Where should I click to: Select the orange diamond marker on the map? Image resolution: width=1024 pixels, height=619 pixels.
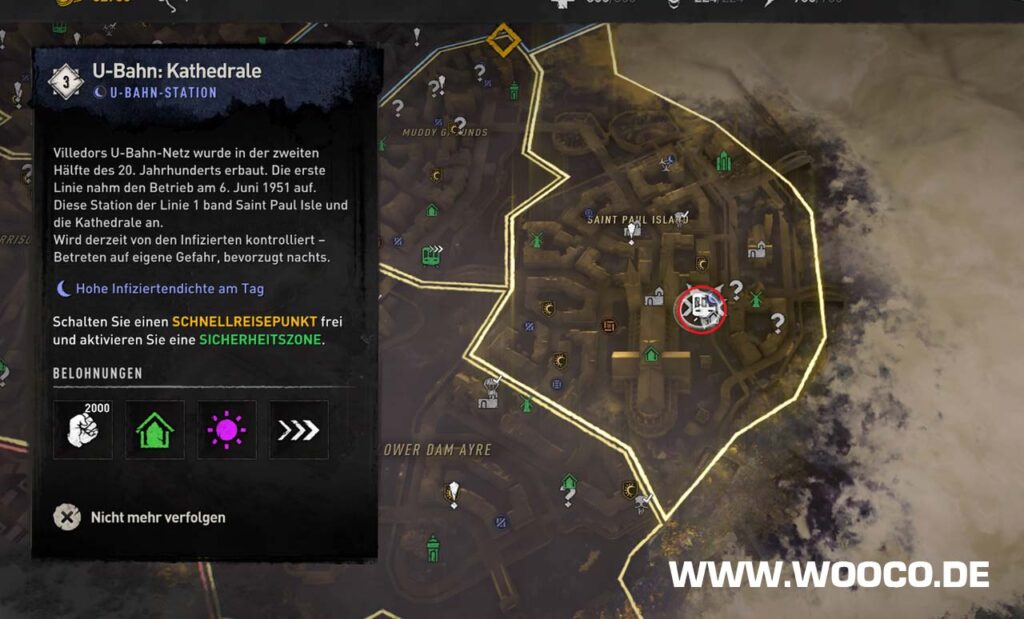[x=504, y=43]
